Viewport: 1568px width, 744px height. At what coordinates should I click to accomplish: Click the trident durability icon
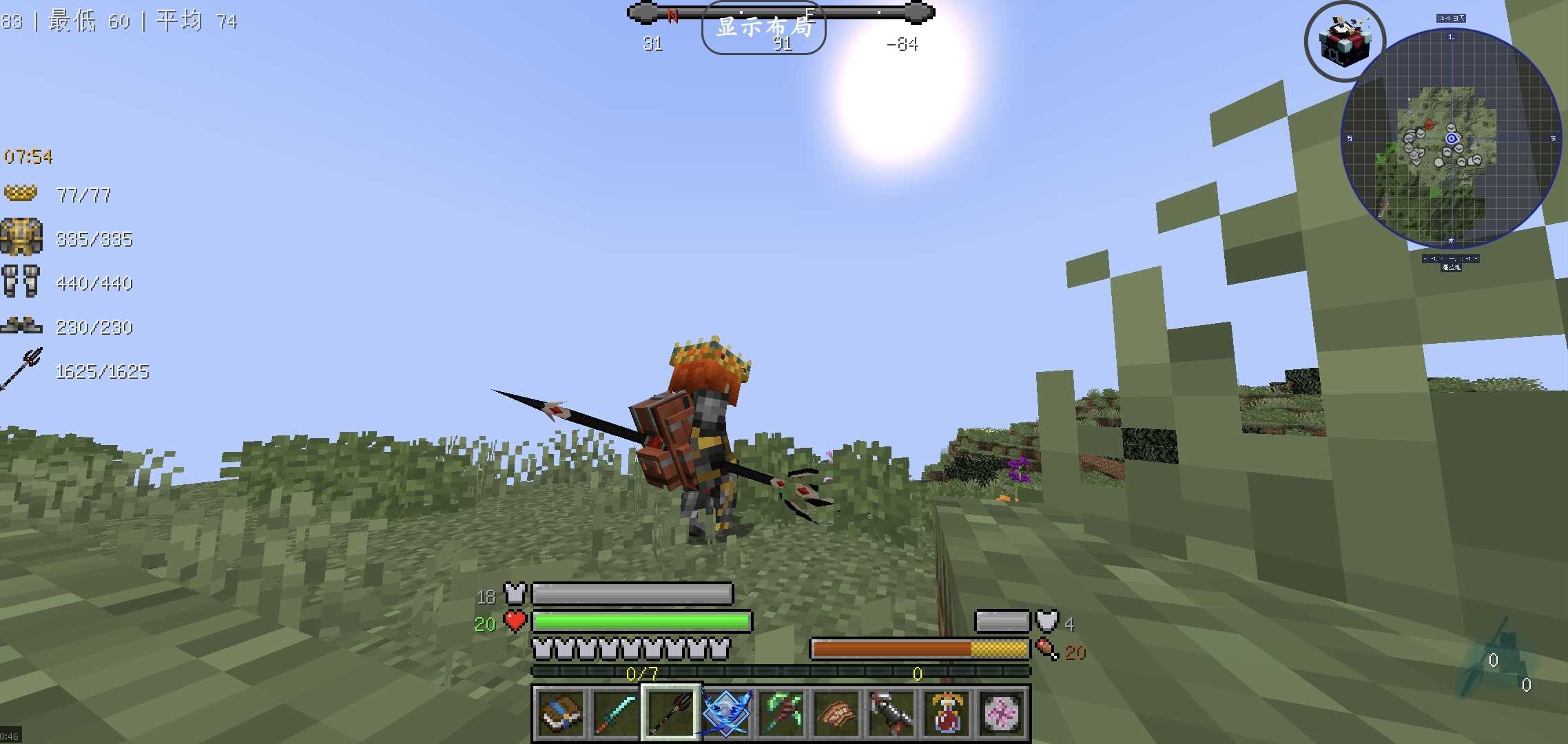[x=22, y=369]
